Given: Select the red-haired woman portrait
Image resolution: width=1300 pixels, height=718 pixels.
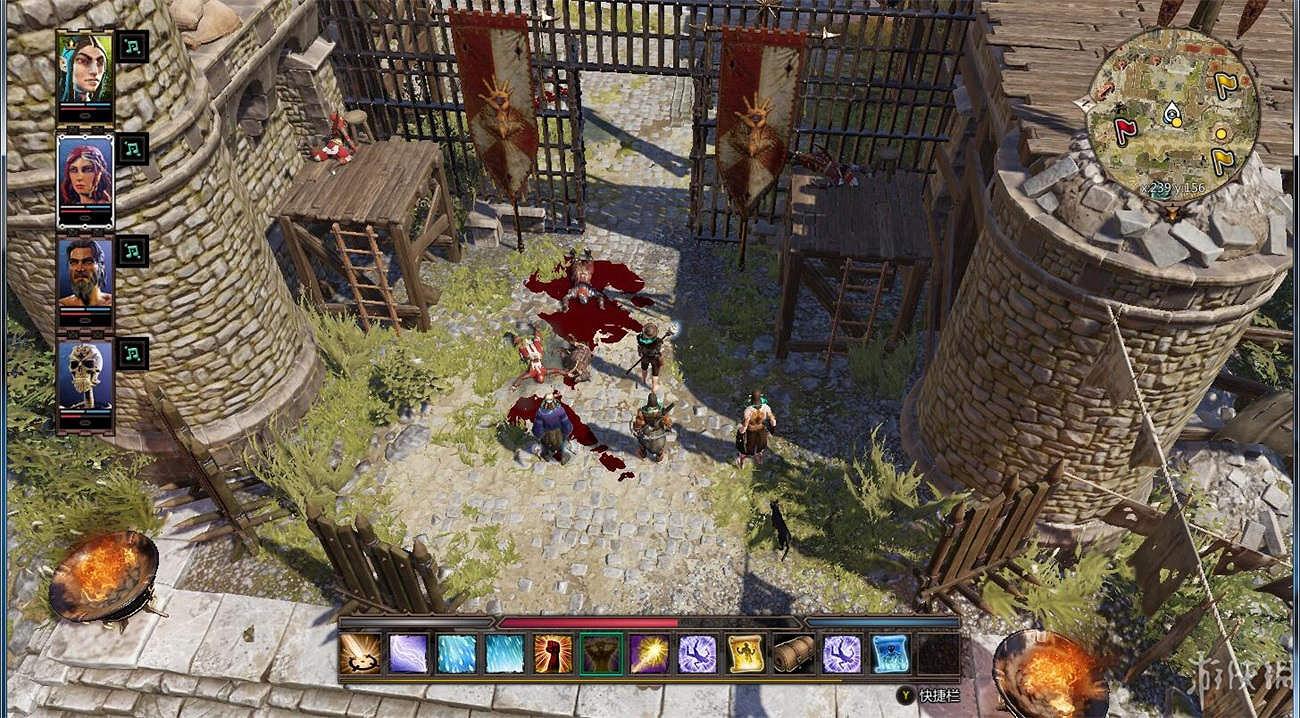Looking at the screenshot, I should point(85,172).
